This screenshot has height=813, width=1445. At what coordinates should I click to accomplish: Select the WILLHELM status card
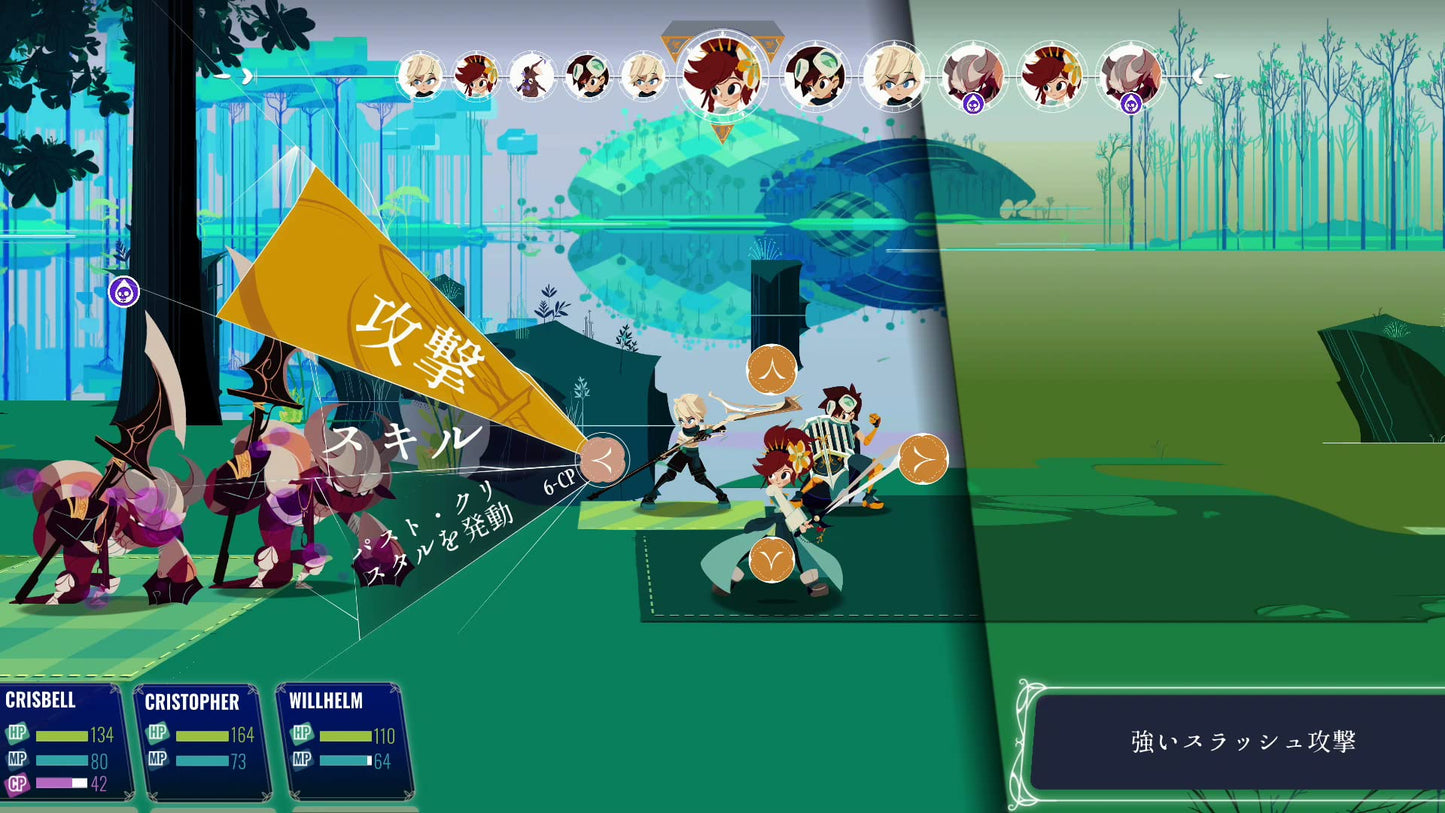coord(344,741)
